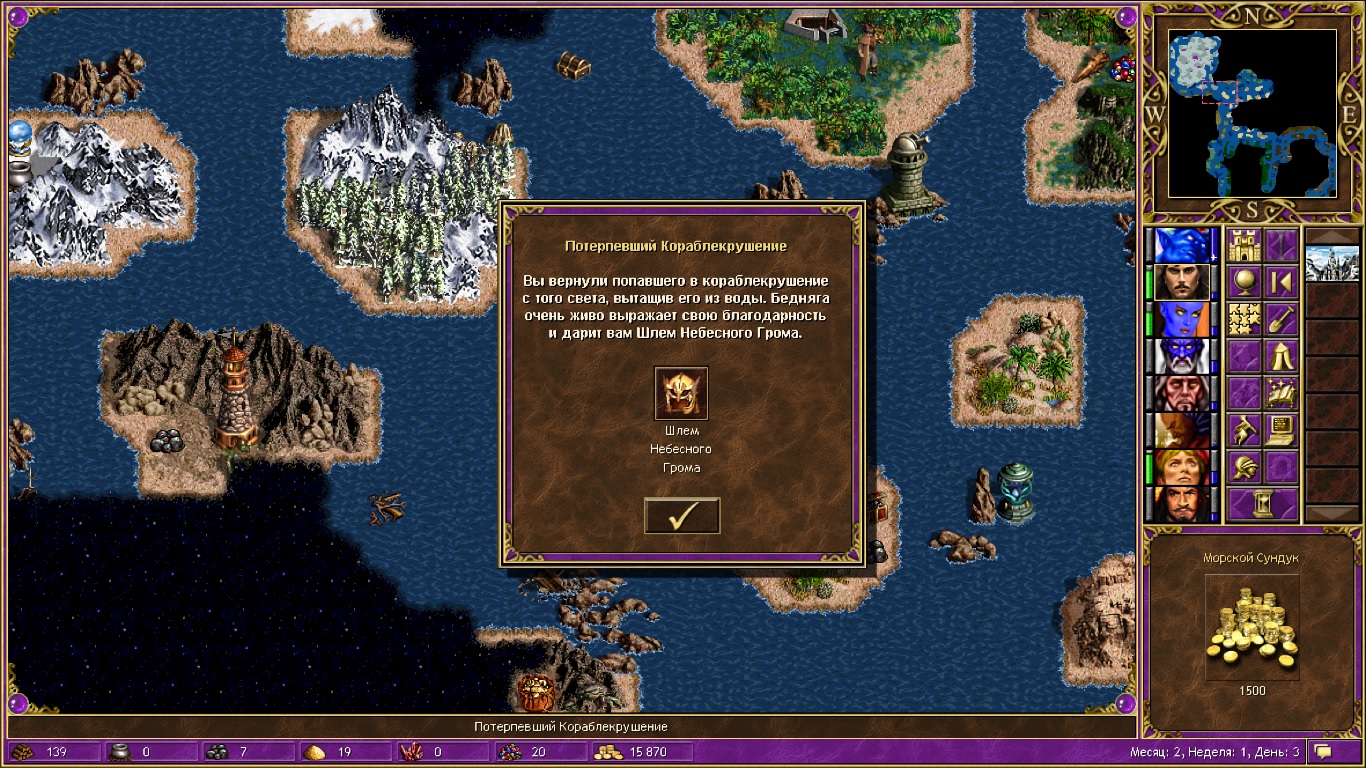
Task: Select the next hero using the helmet button
Action: click(x=1244, y=467)
